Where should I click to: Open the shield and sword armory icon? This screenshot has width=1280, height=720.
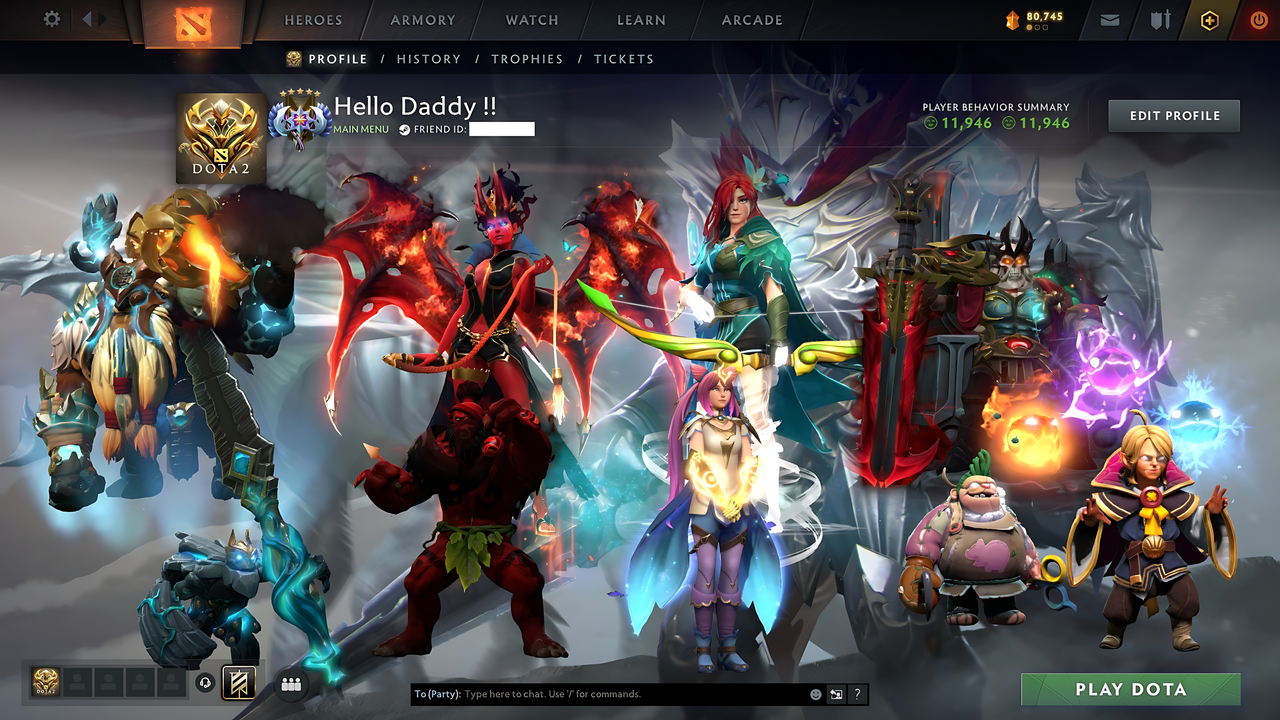click(x=1160, y=19)
